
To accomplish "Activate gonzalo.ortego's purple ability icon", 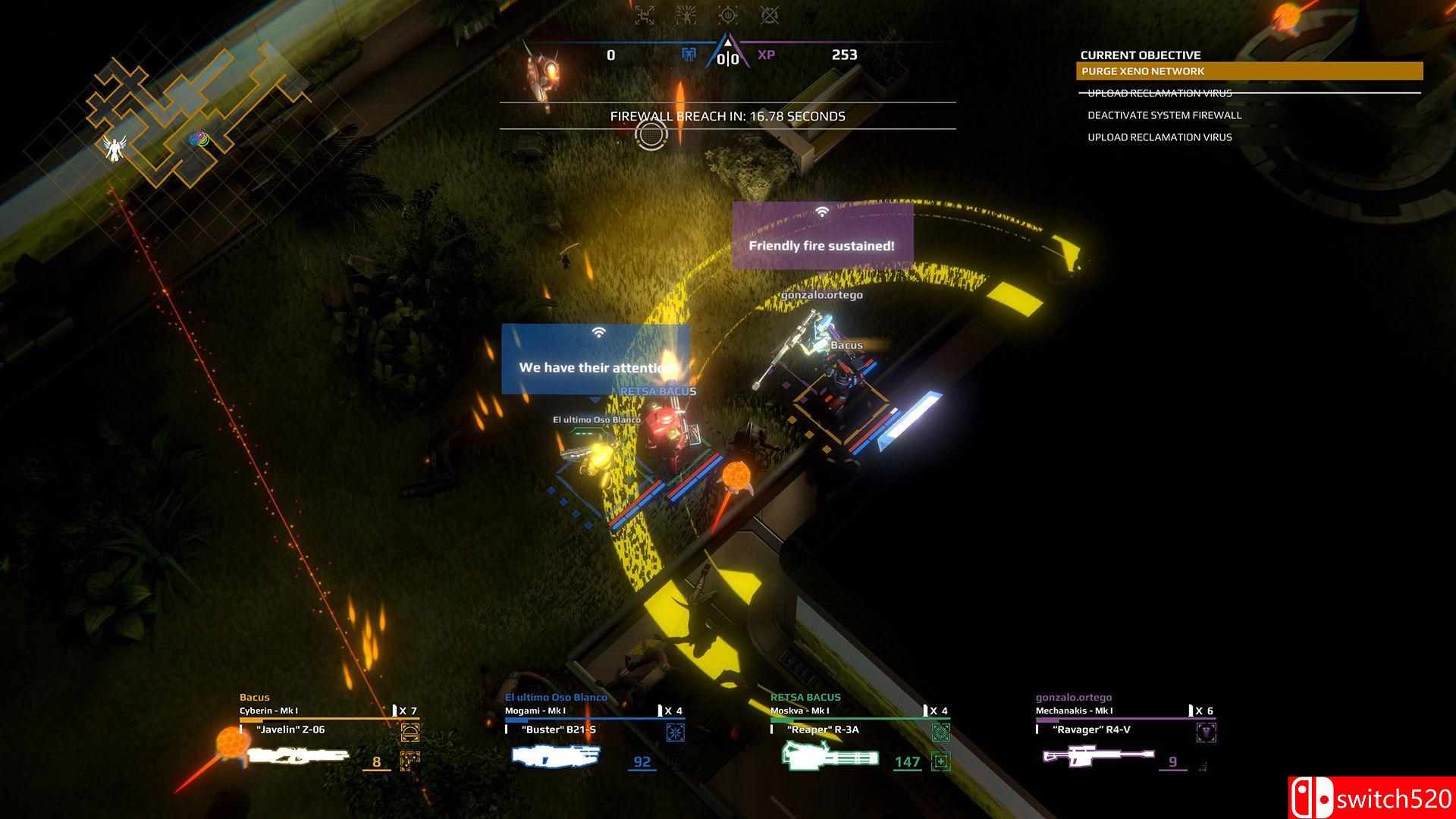I will [1206, 732].
